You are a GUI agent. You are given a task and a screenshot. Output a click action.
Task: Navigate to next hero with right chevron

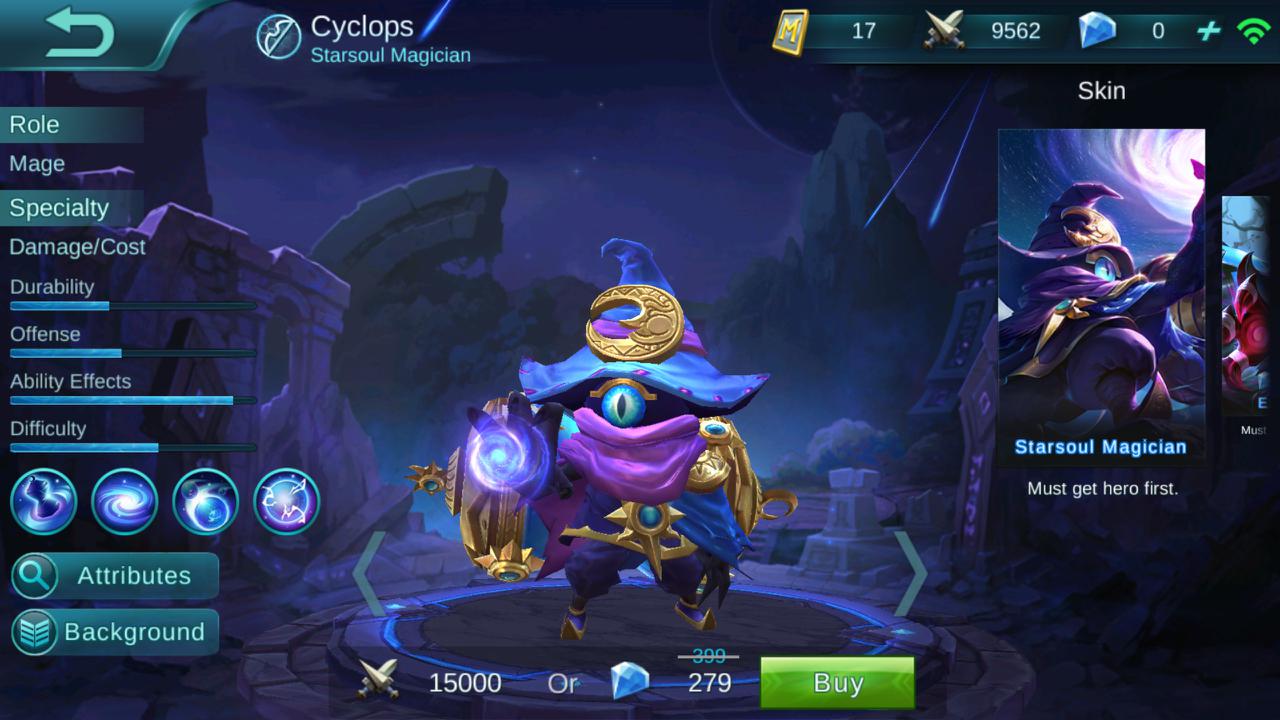910,570
